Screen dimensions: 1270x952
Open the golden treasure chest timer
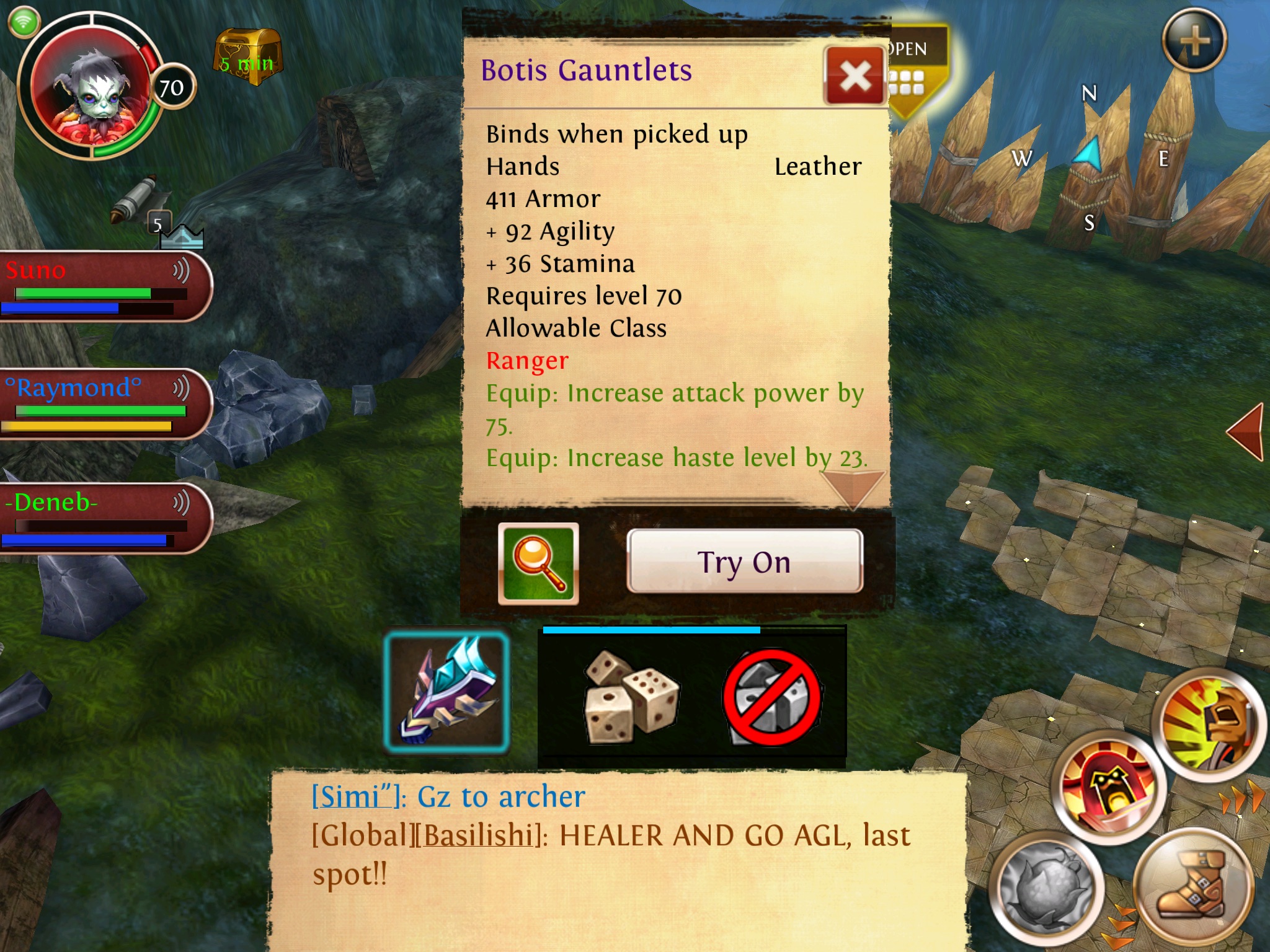pyautogui.click(x=248, y=57)
